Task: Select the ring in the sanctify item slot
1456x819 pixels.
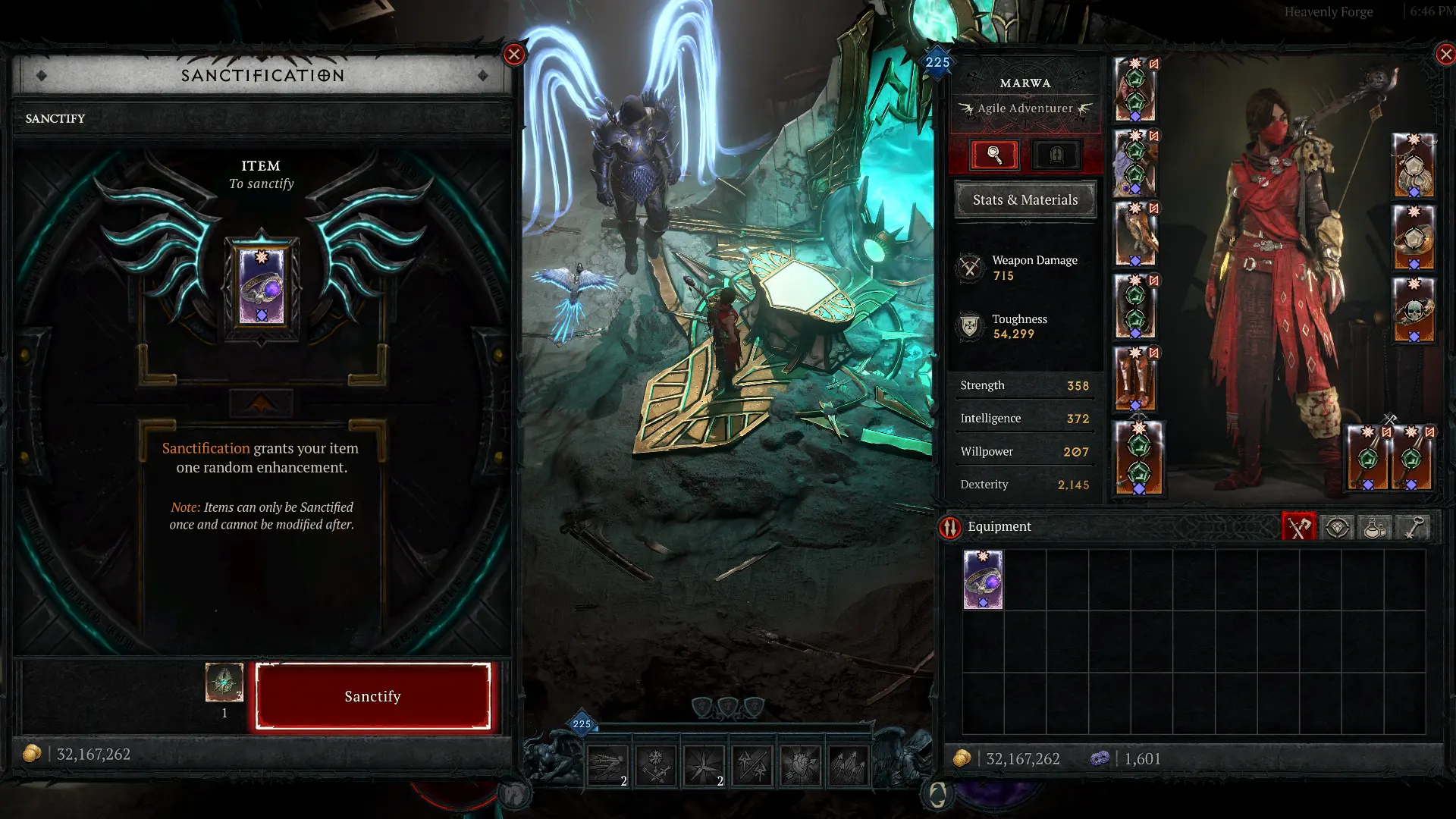Action: tap(262, 287)
